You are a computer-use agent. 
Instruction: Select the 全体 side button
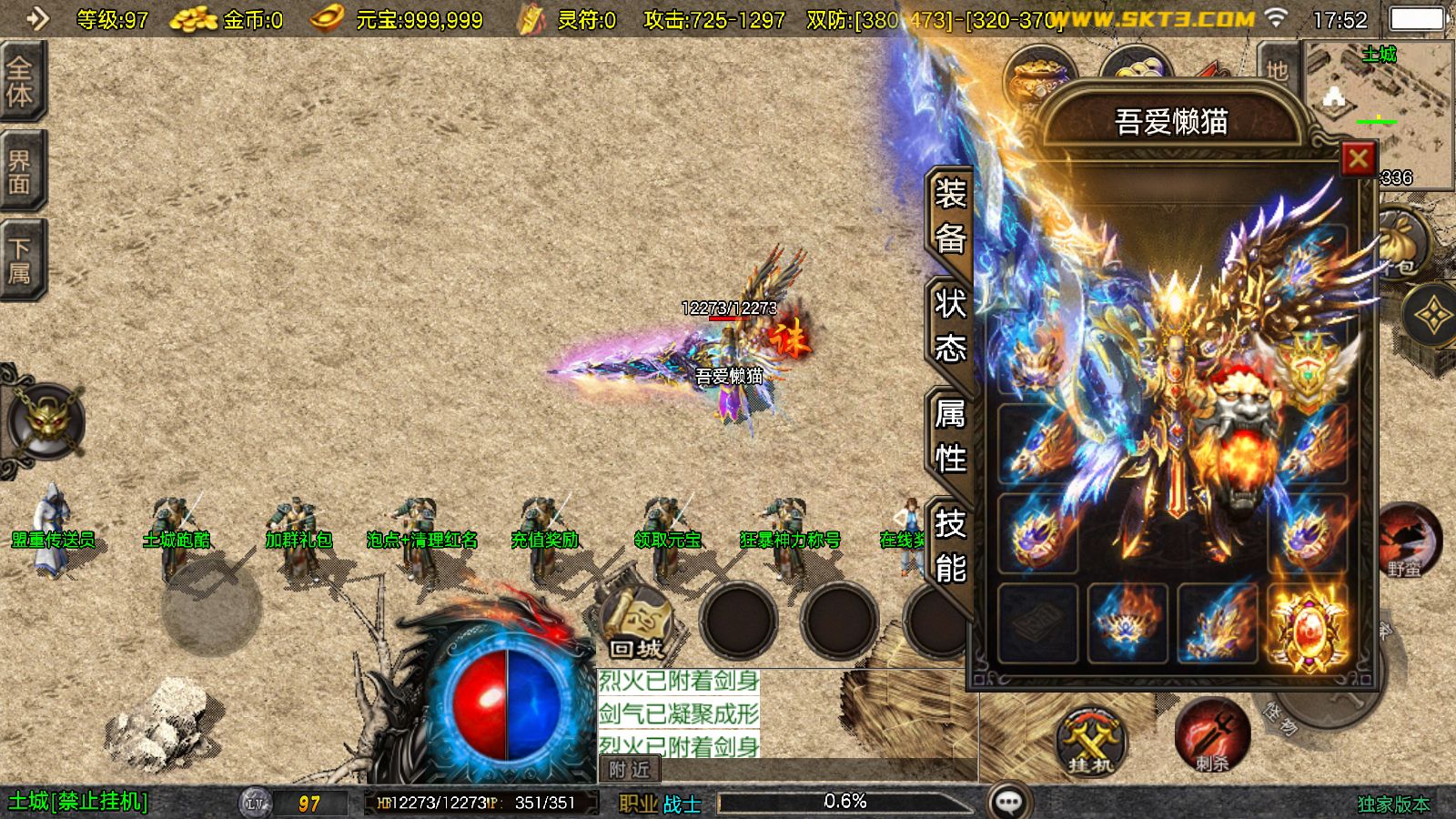[20, 82]
